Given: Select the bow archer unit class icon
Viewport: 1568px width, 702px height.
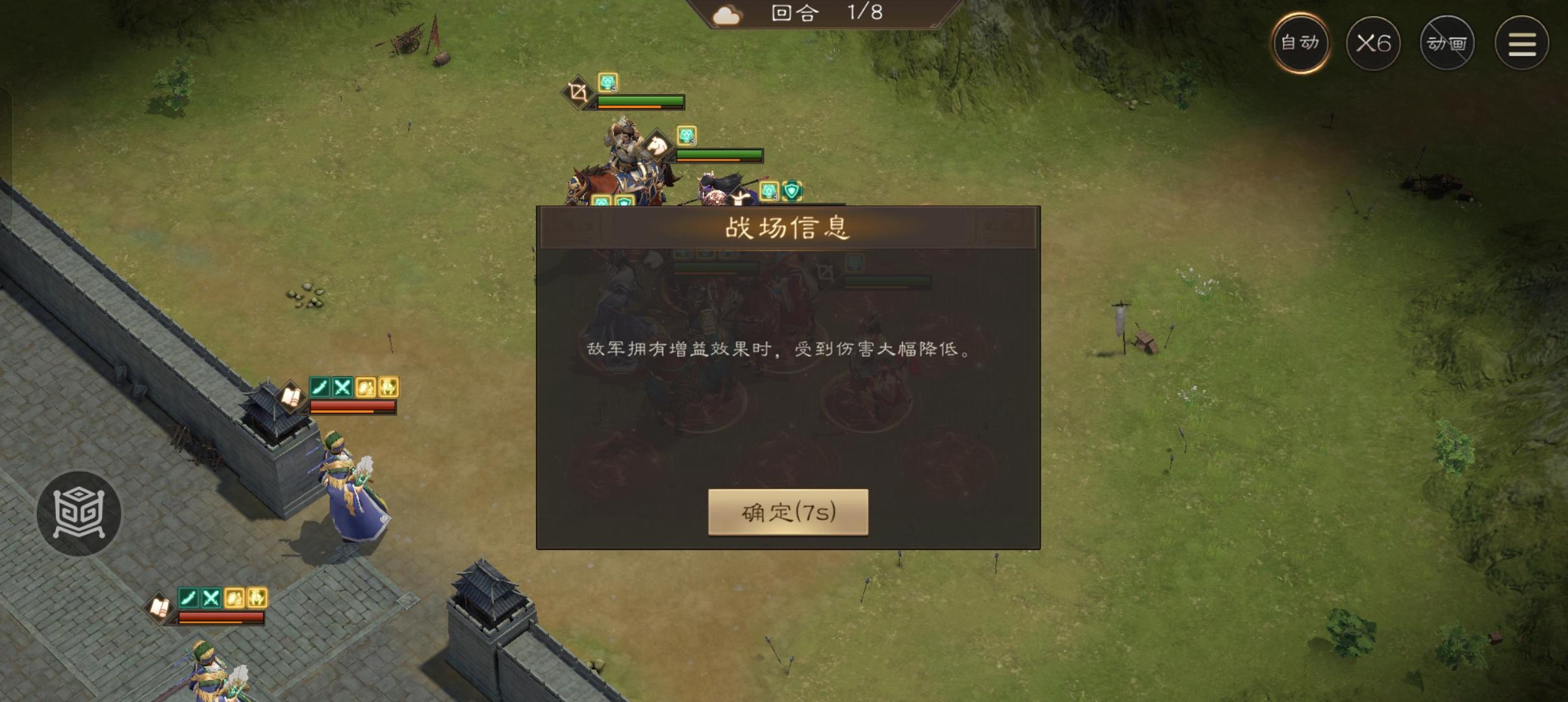Looking at the screenshot, I should tap(577, 91).
